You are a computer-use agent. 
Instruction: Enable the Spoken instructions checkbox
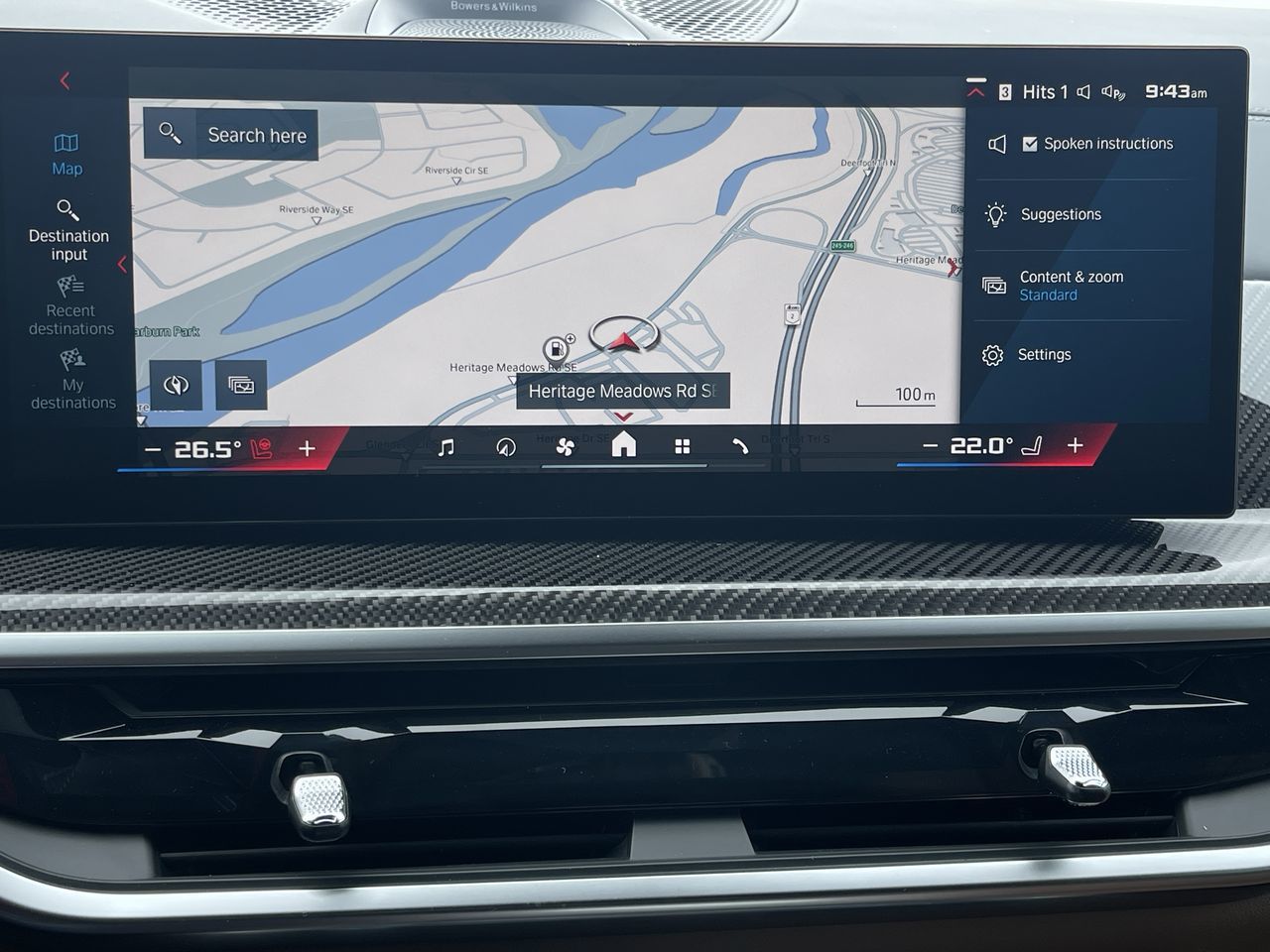click(1032, 143)
